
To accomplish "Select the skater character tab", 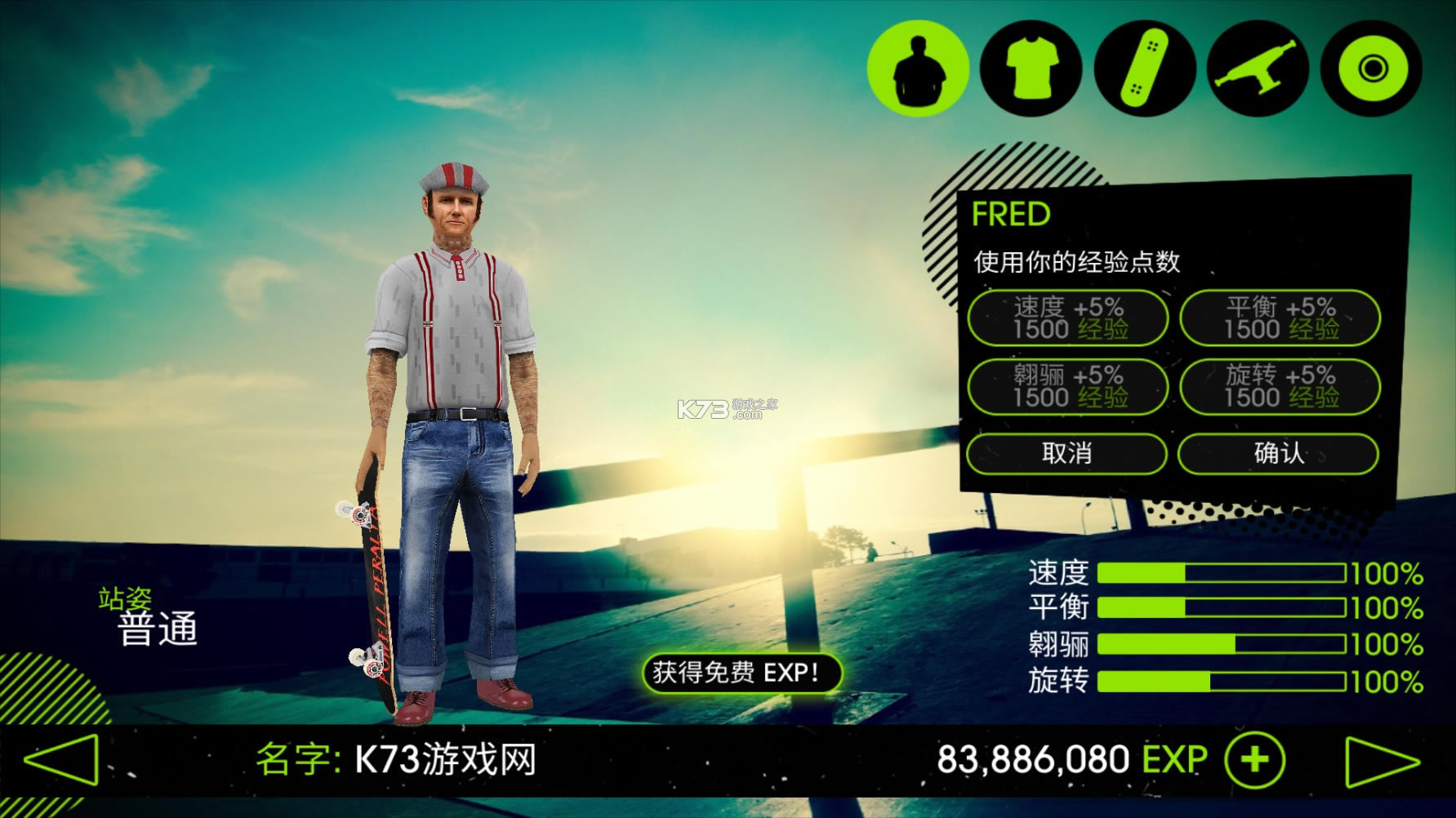I will 918,69.
